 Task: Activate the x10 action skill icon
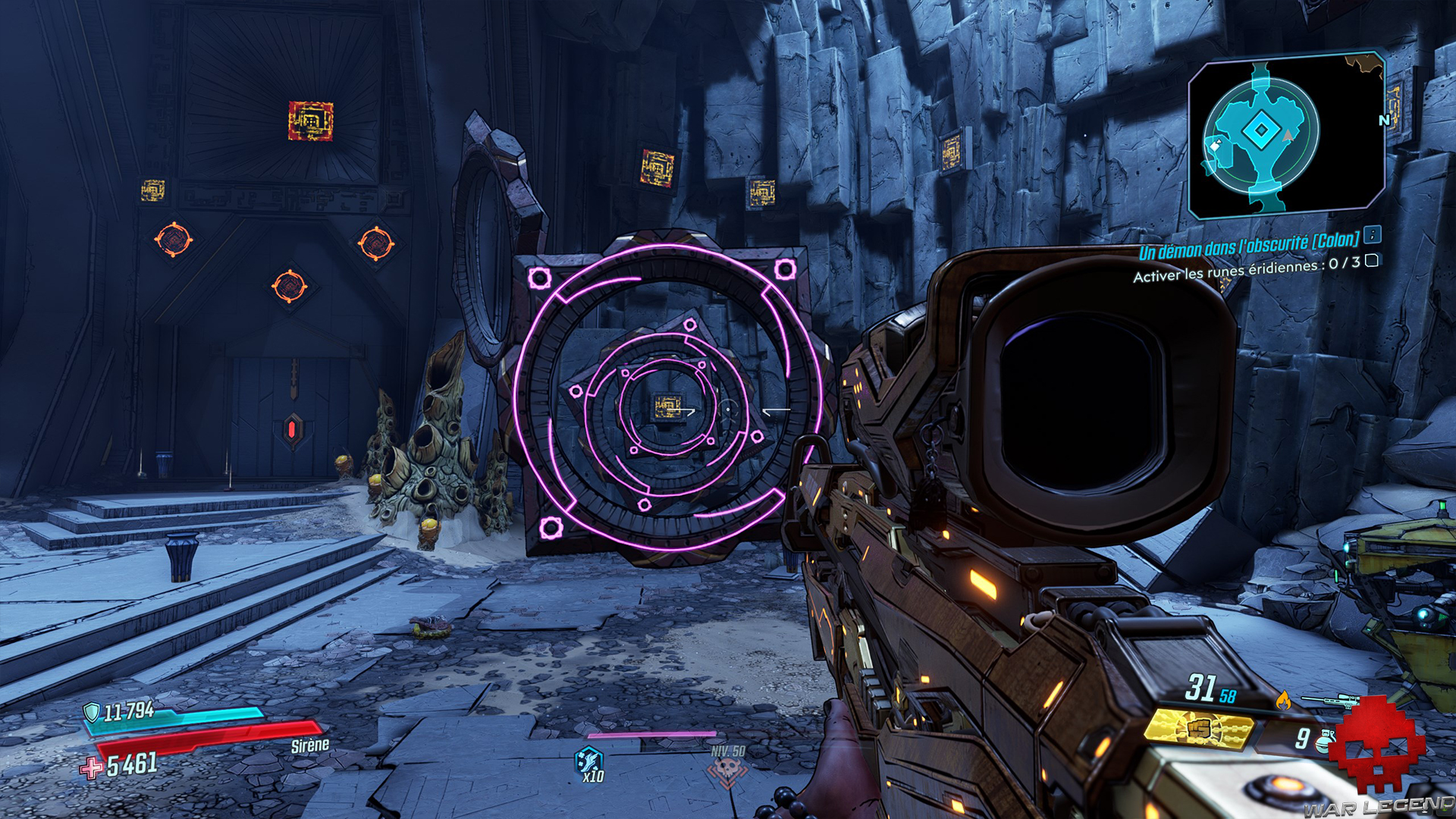click(x=589, y=761)
